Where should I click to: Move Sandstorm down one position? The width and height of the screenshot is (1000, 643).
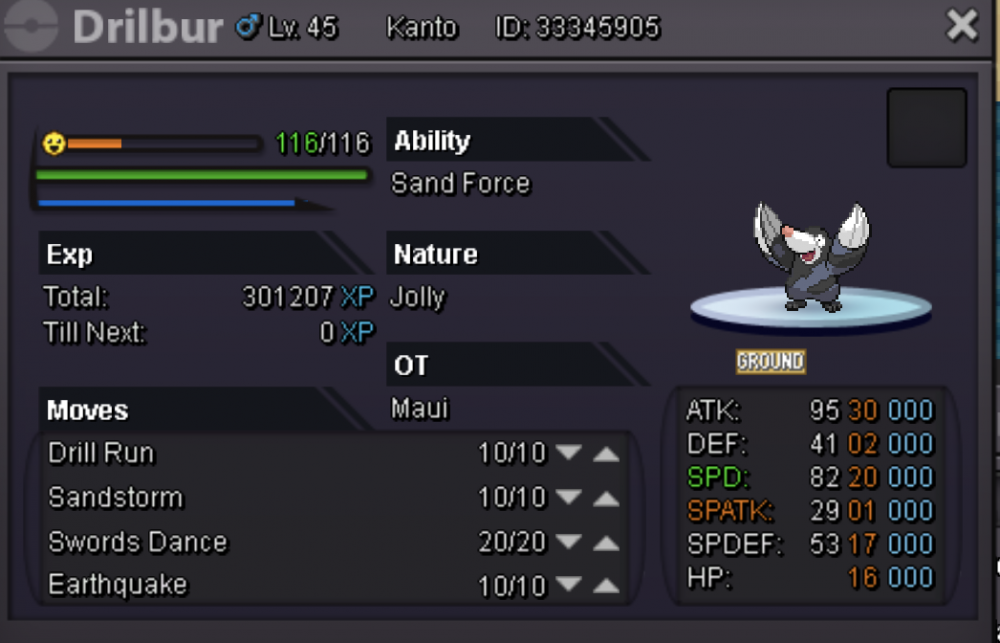[x=569, y=498]
